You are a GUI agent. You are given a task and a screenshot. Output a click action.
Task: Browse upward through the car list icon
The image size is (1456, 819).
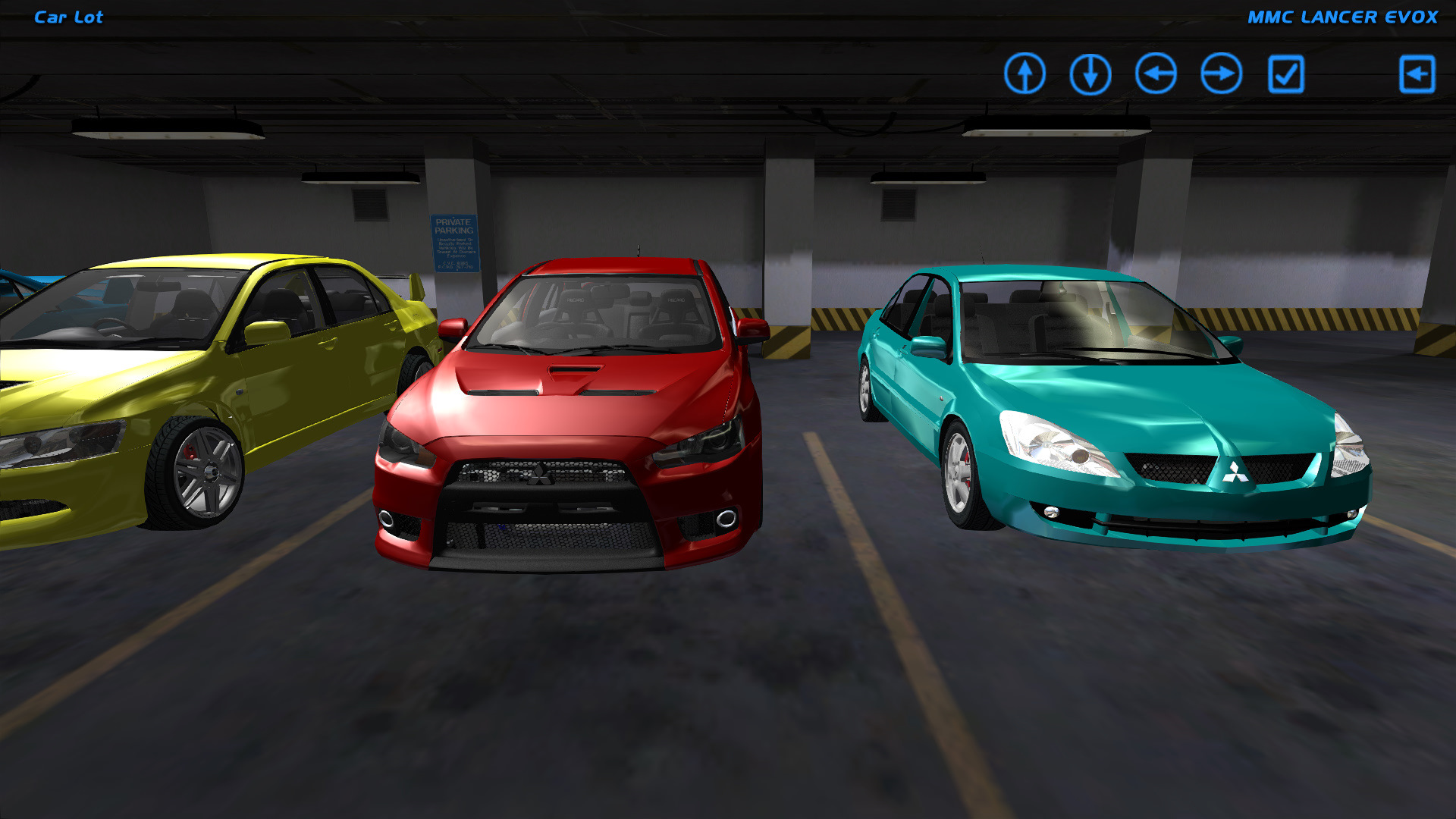pos(1028,74)
